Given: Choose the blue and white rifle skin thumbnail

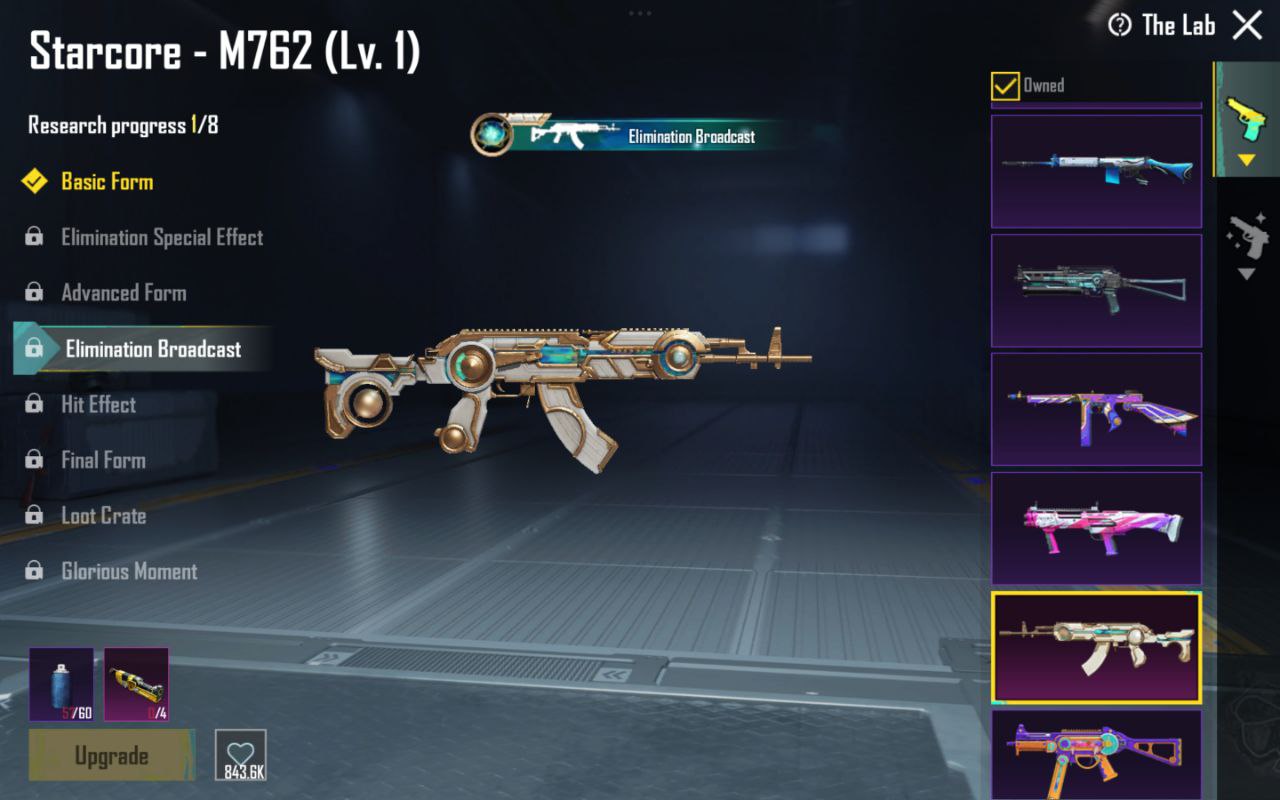Looking at the screenshot, I should tap(1096, 171).
